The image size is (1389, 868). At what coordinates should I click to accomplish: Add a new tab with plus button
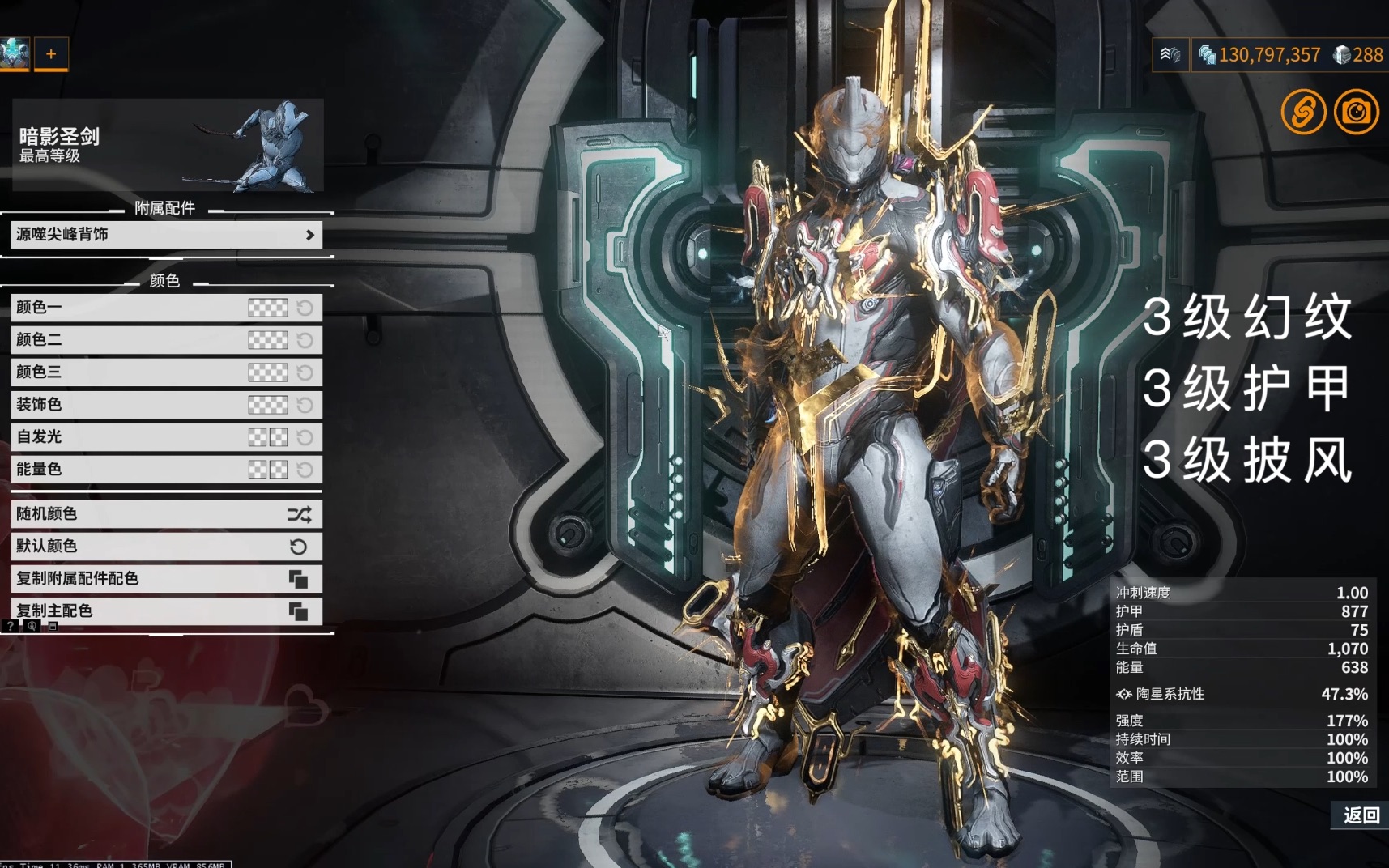(x=51, y=54)
